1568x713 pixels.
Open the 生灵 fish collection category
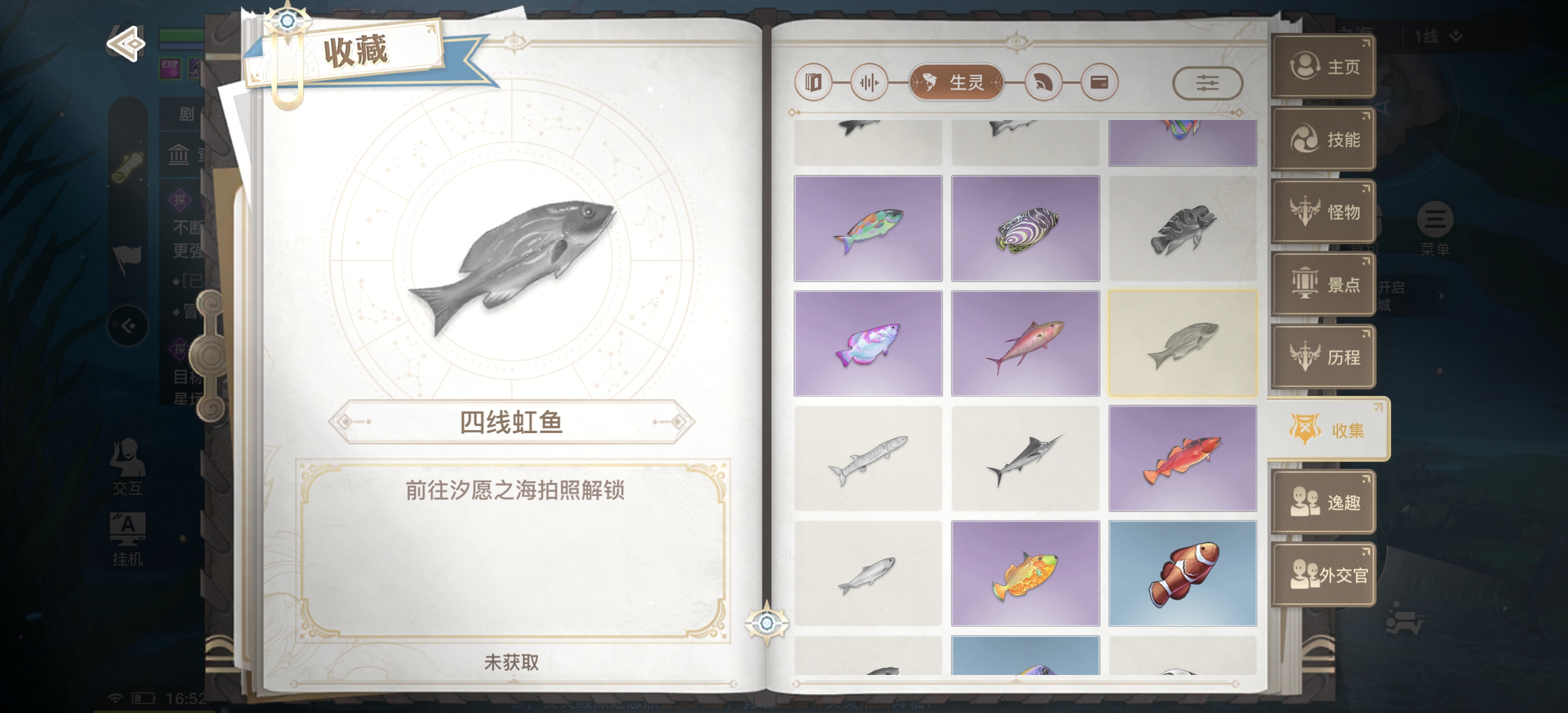pyautogui.click(x=956, y=82)
